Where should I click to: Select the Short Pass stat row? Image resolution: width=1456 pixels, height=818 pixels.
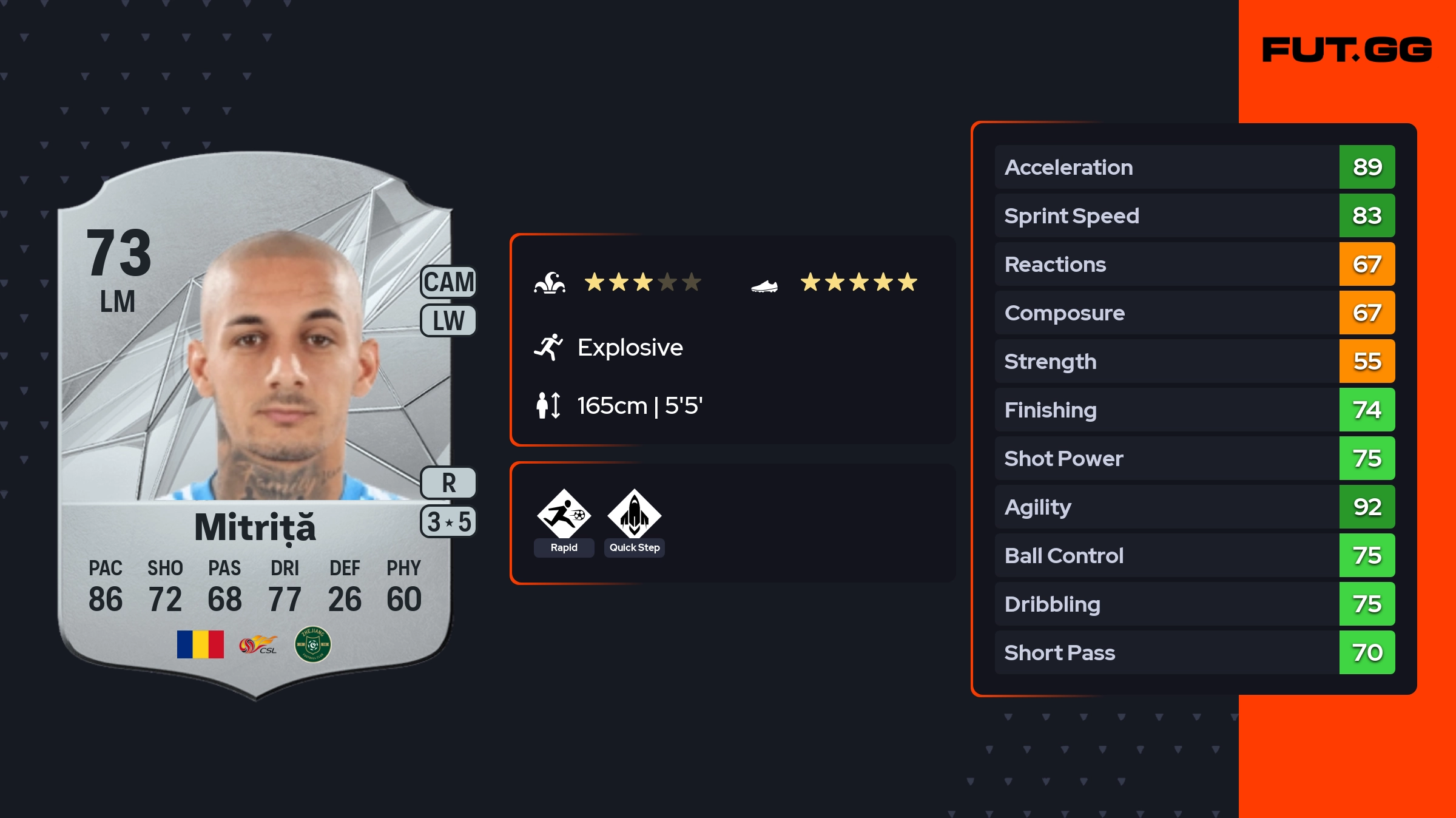[1194, 652]
